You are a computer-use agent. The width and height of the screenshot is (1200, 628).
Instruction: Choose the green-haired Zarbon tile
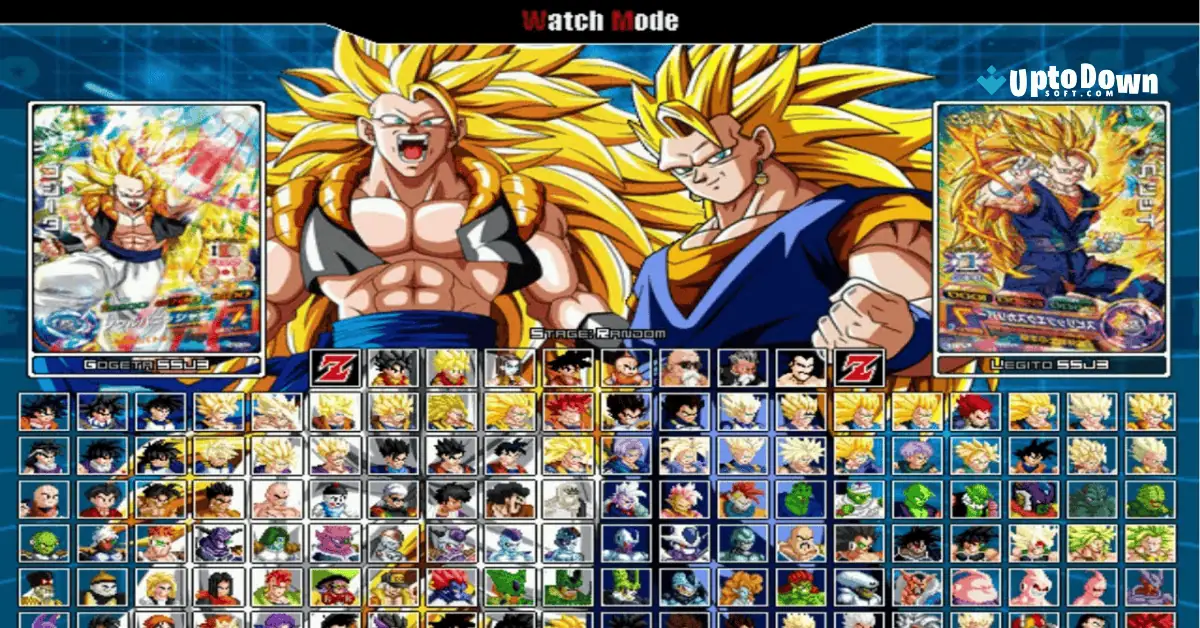point(276,542)
